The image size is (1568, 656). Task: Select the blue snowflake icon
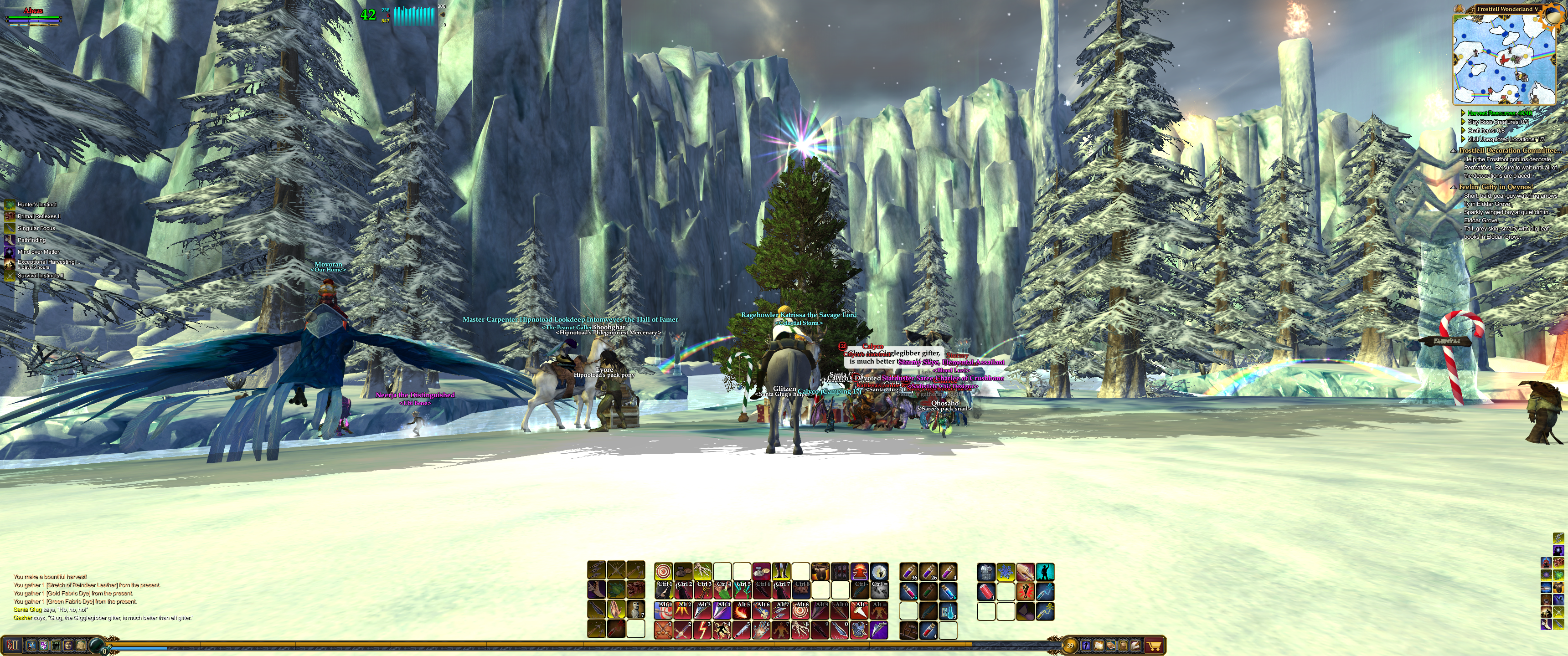pos(1006,571)
